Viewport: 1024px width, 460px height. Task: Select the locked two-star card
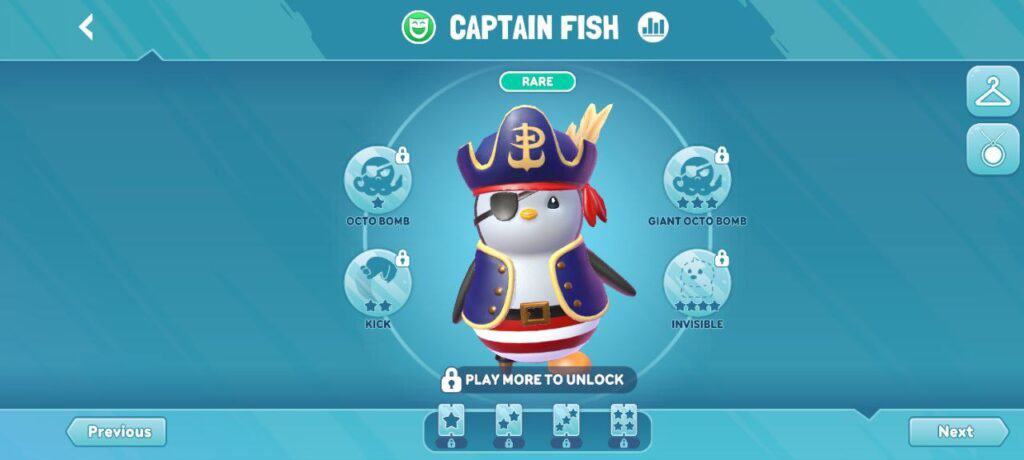(509, 426)
